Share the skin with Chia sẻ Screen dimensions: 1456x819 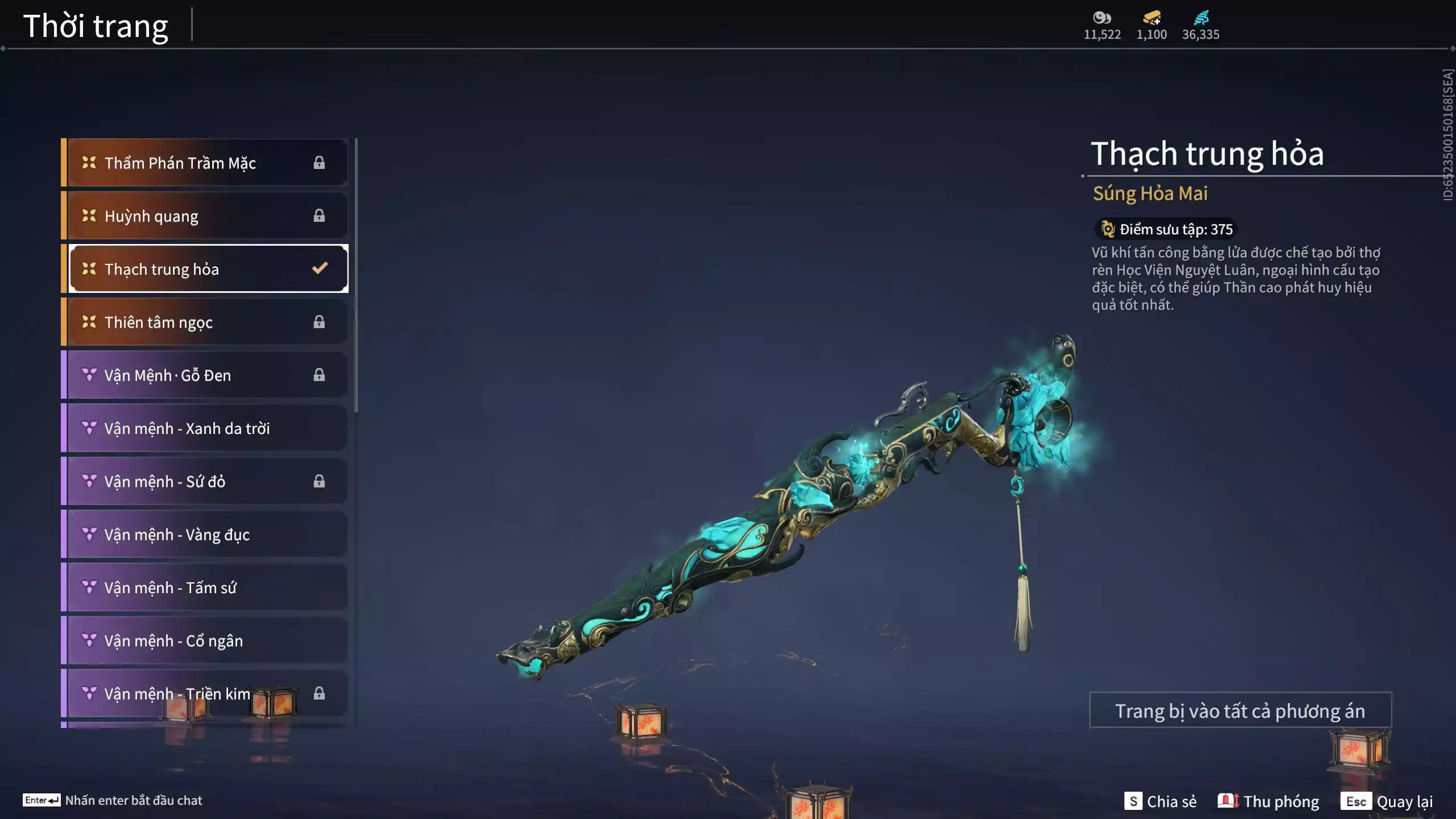pyautogui.click(x=1160, y=801)
